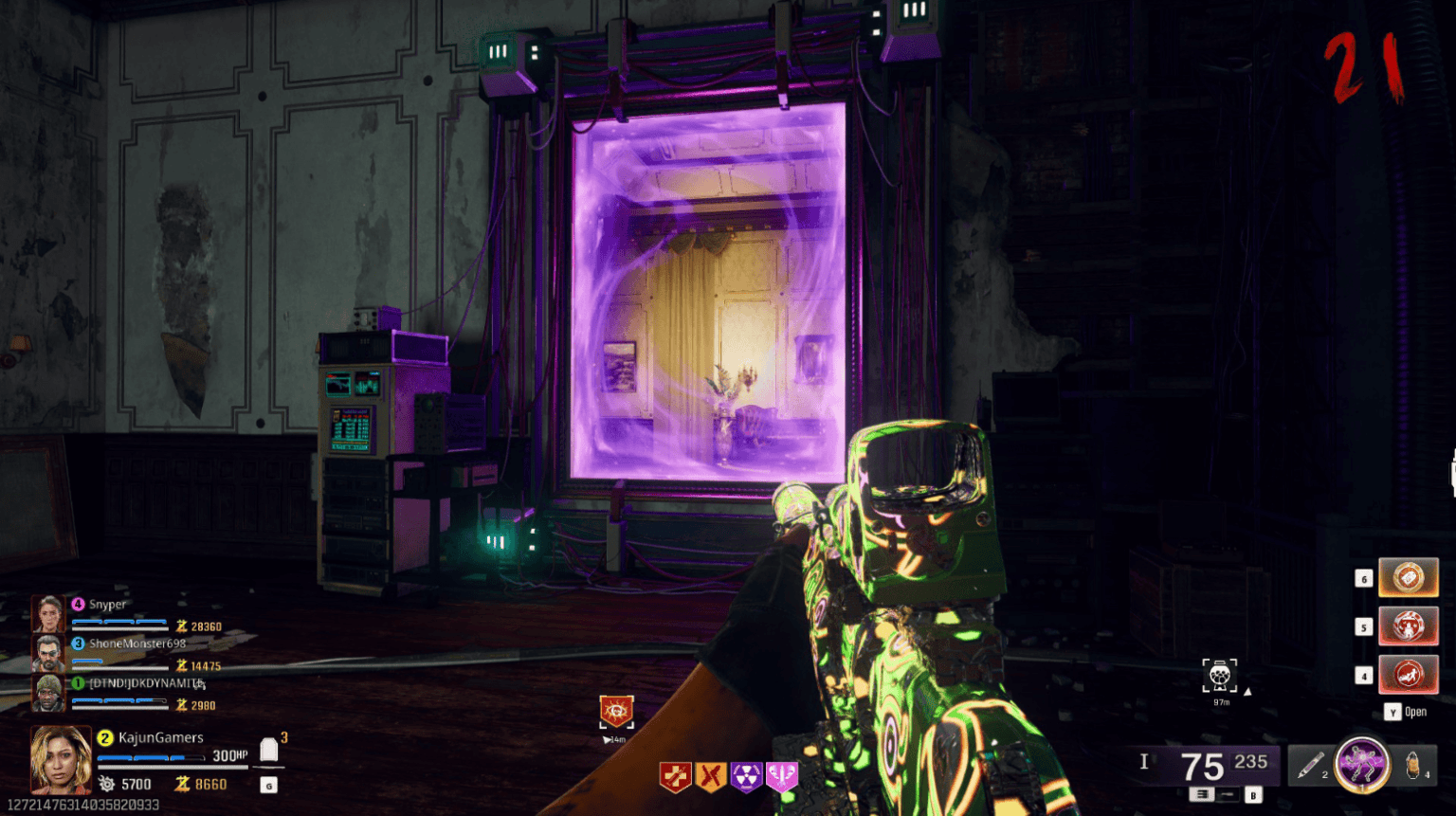Image resolution: width=1456 pixels, height=816 pixels.
Task: Select the pink Vulture Aid perk icon
Action: pos(783,775)
